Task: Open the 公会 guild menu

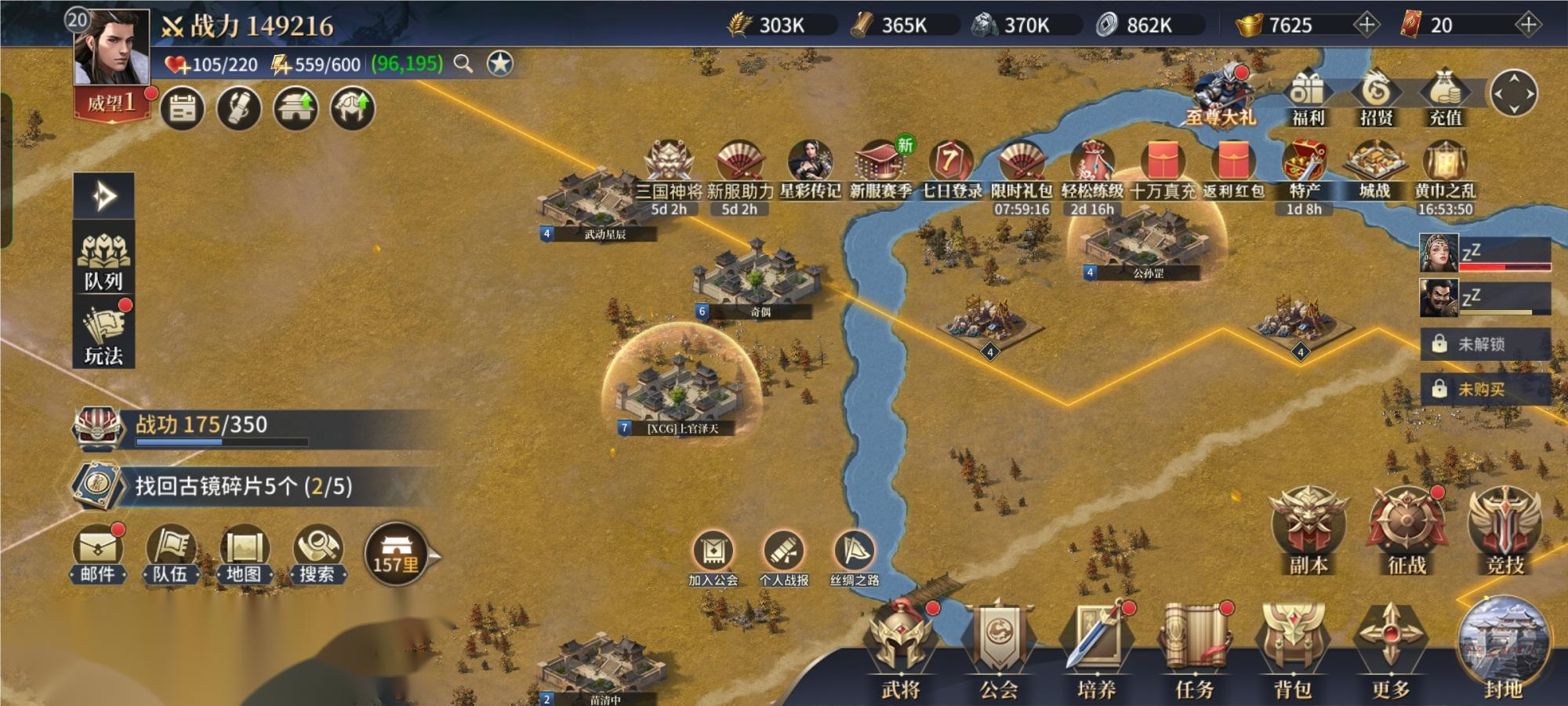Action: coord(1000,650)
